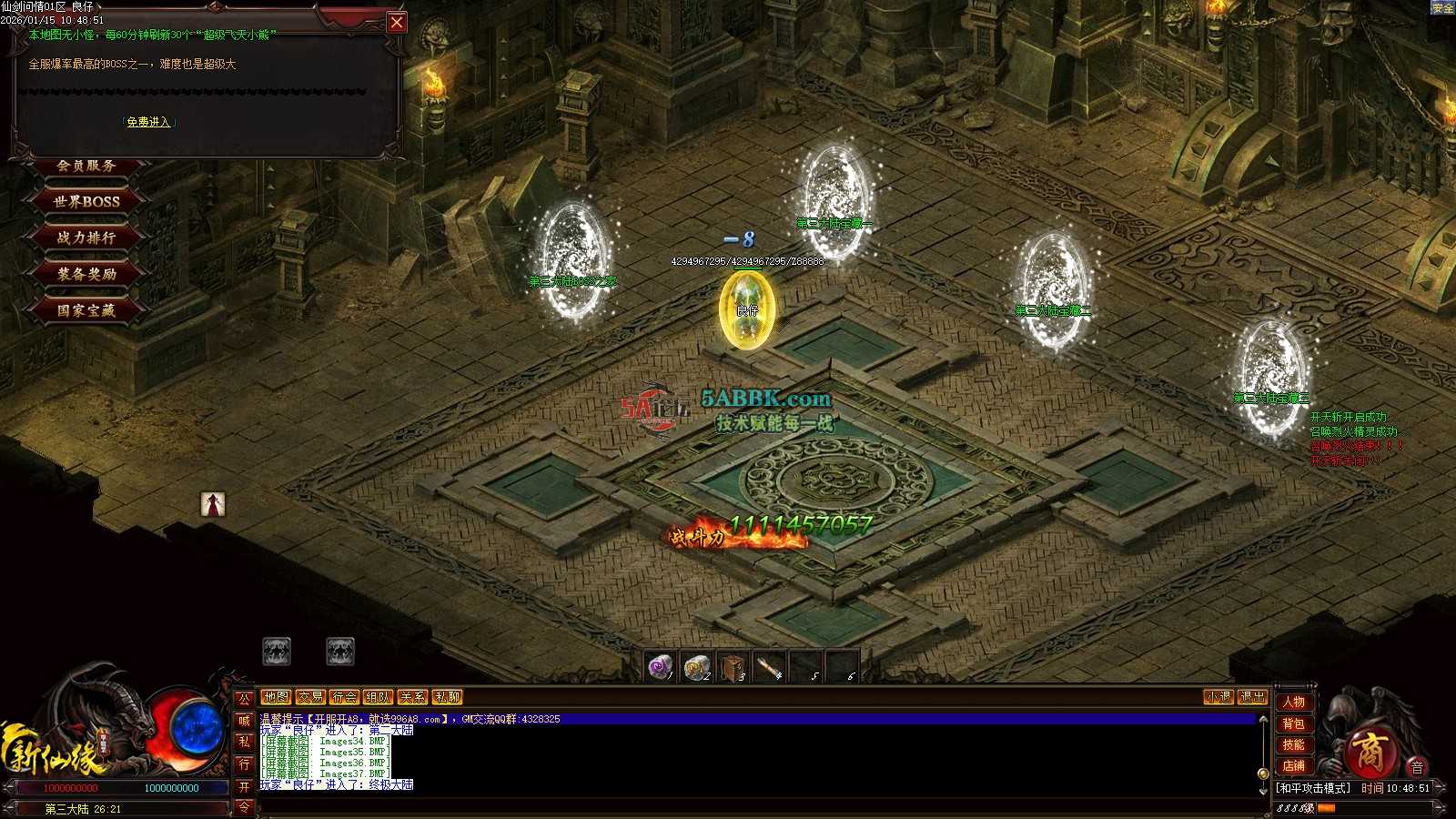Open the 人物 character sheet

tap(1294, 703)
